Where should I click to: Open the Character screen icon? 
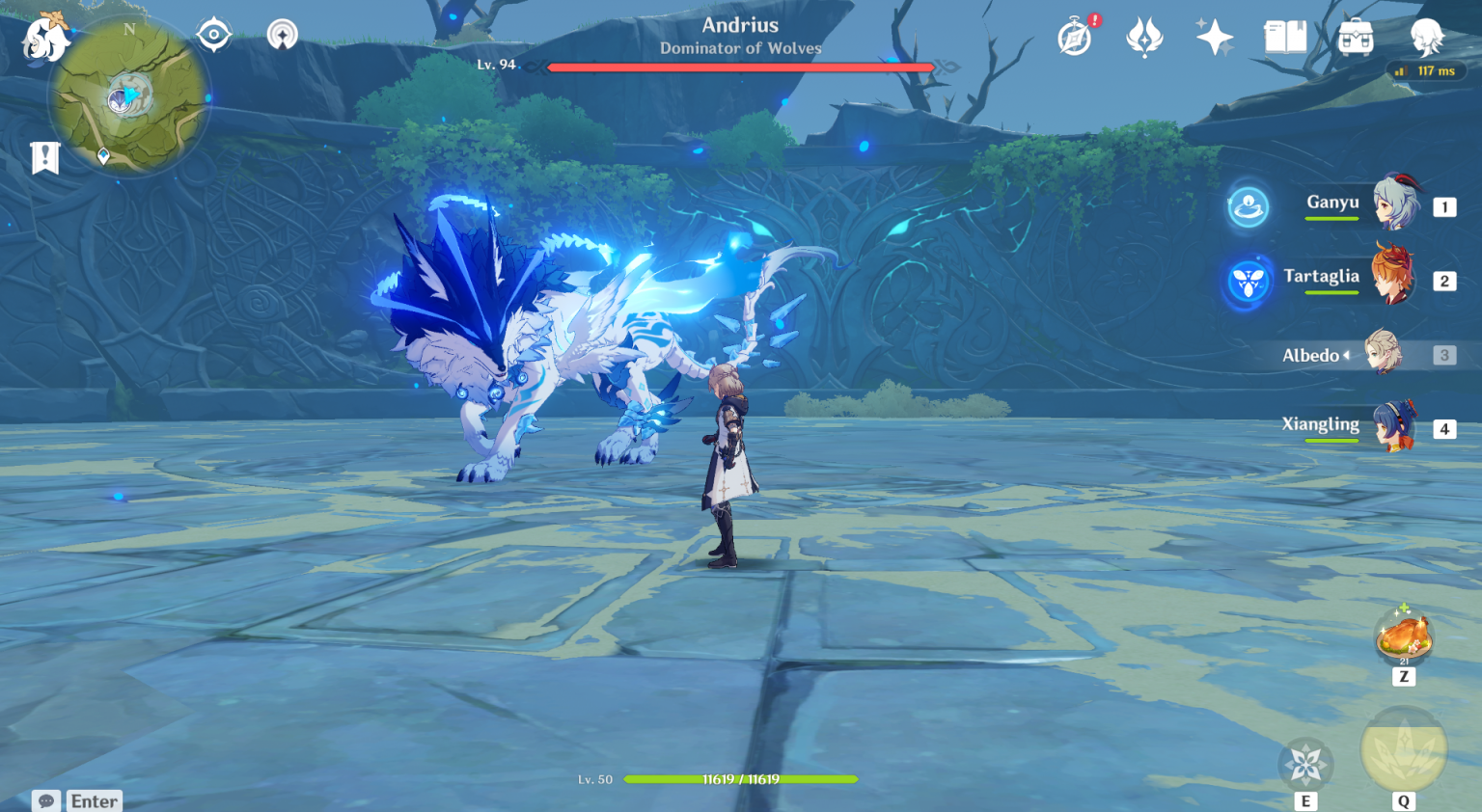tap(1426, 39)
